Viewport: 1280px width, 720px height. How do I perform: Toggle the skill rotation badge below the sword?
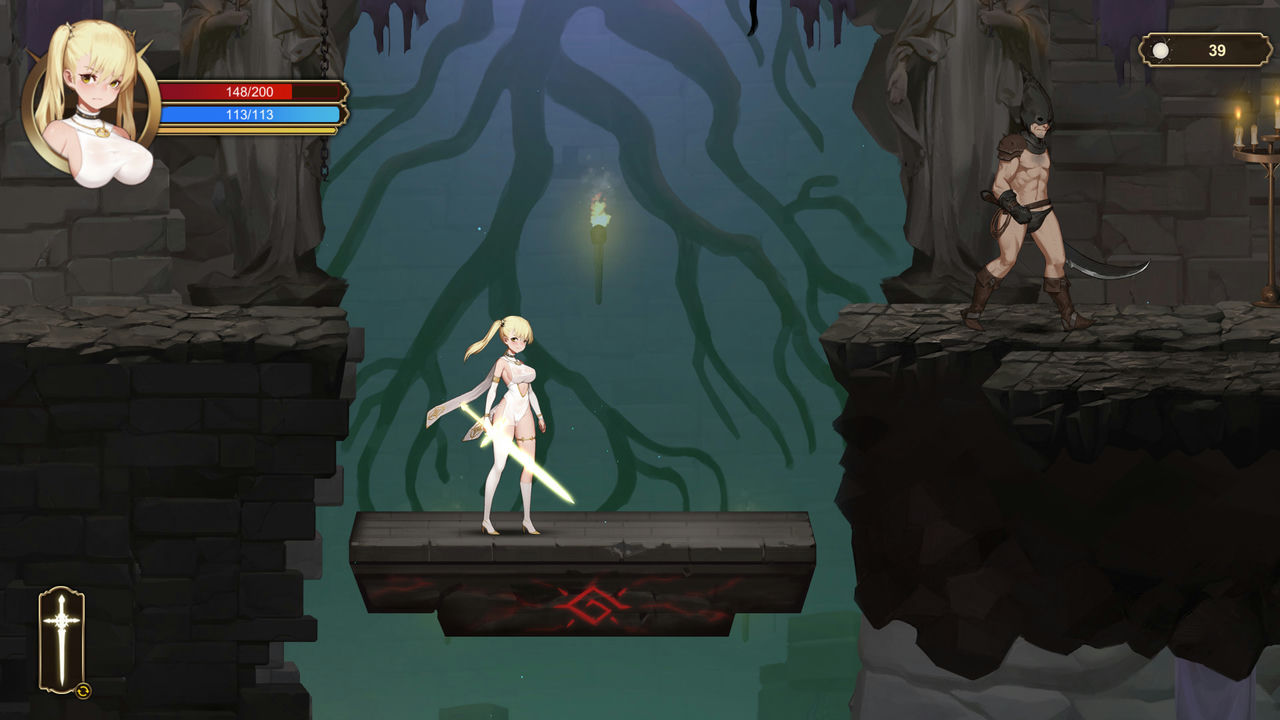click(83, 691)
